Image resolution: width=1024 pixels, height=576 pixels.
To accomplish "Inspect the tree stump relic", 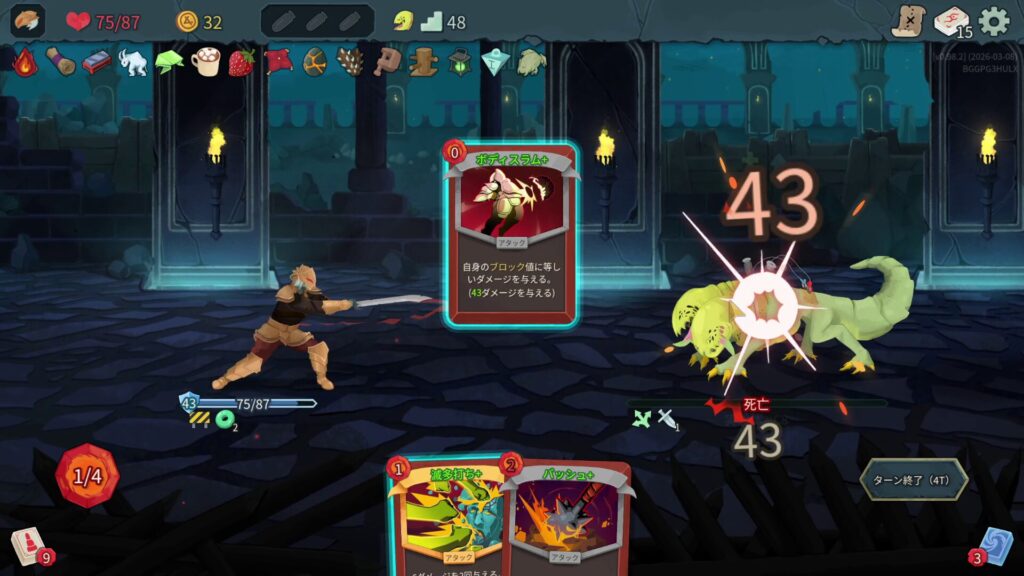I will tap(423, 62).
